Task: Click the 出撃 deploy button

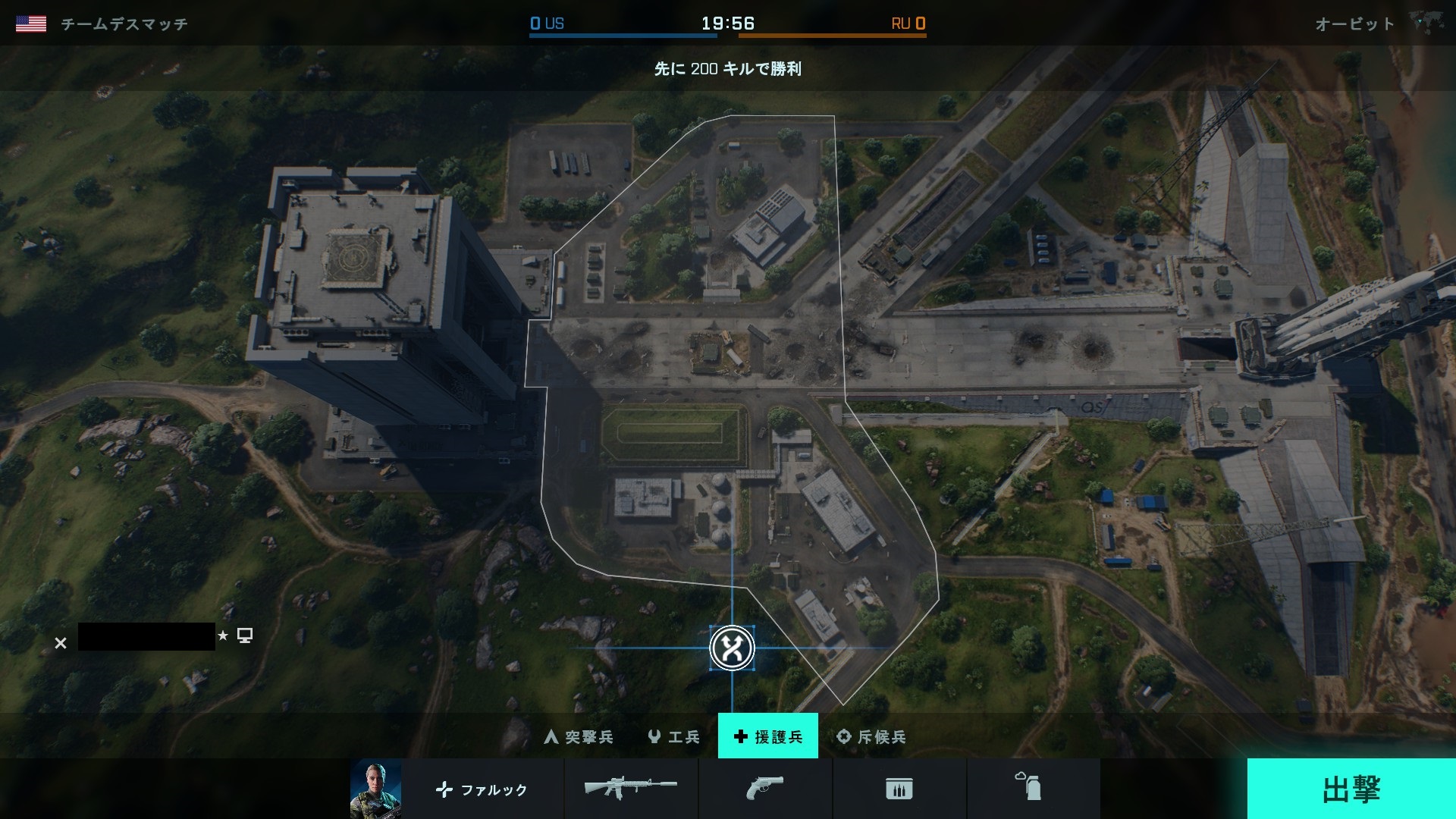Action: [1351, 789]
